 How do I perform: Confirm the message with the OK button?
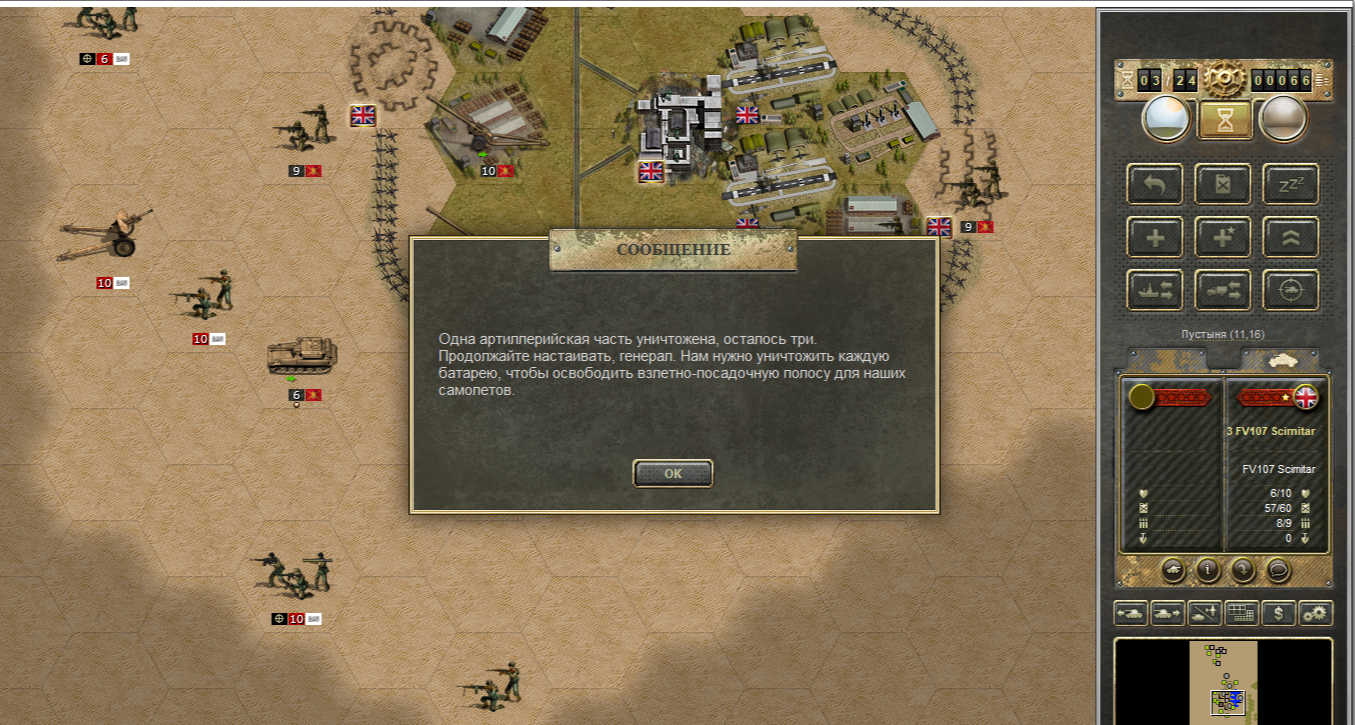pos(673,473)
